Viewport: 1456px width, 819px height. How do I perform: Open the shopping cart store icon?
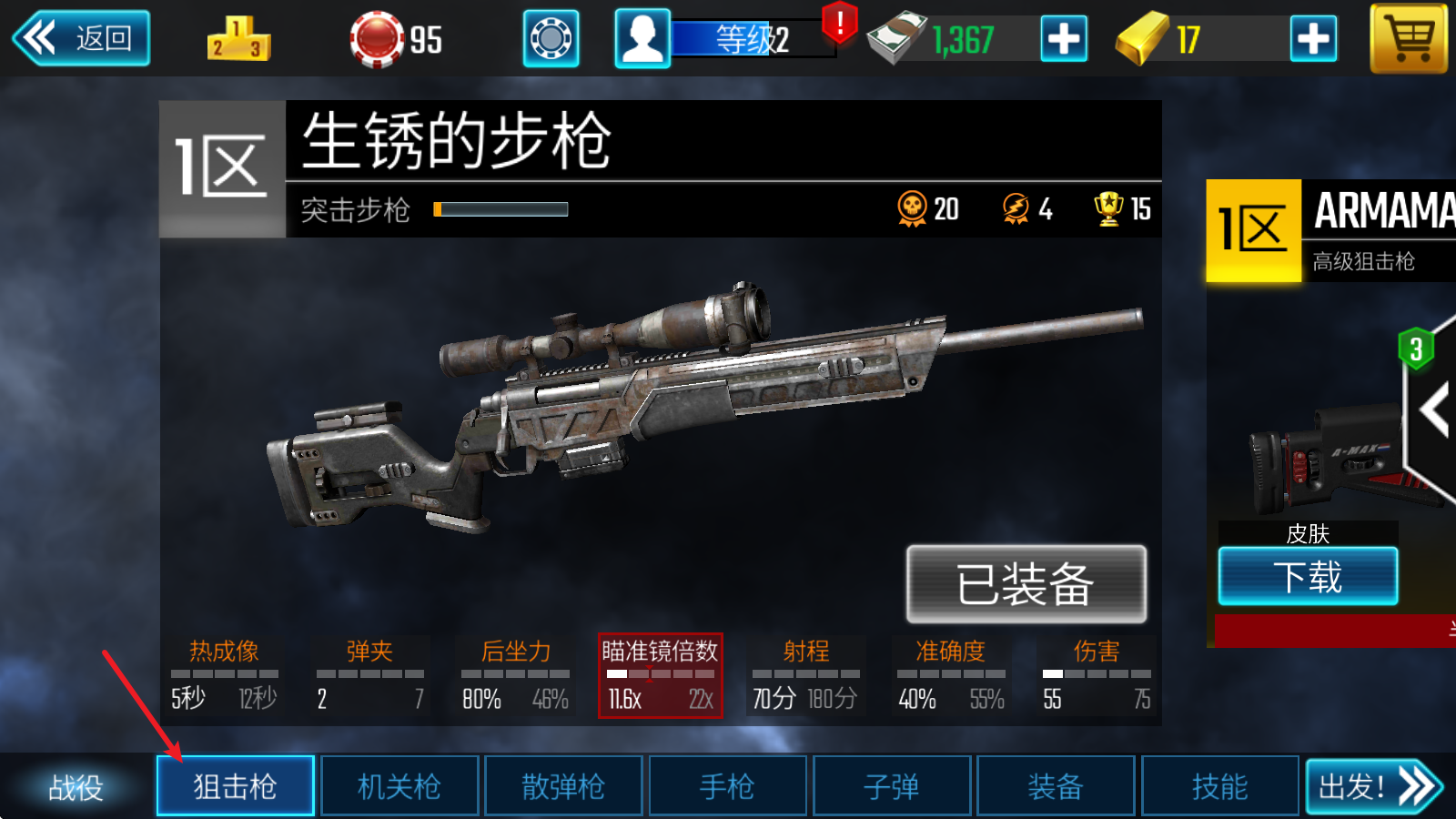tap(1407, 40)
